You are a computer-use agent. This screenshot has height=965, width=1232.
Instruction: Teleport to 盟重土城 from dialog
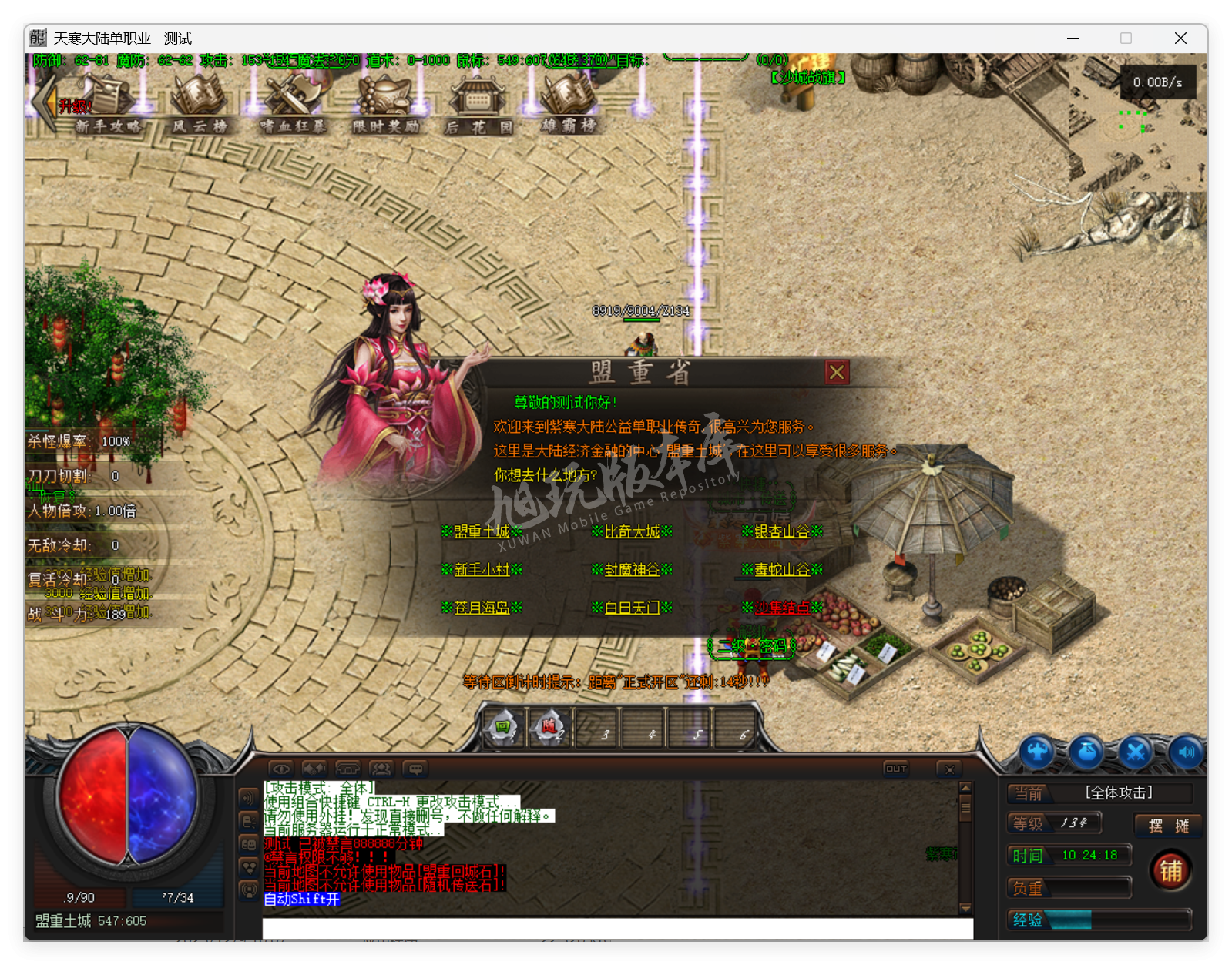[x=482, y=531]
